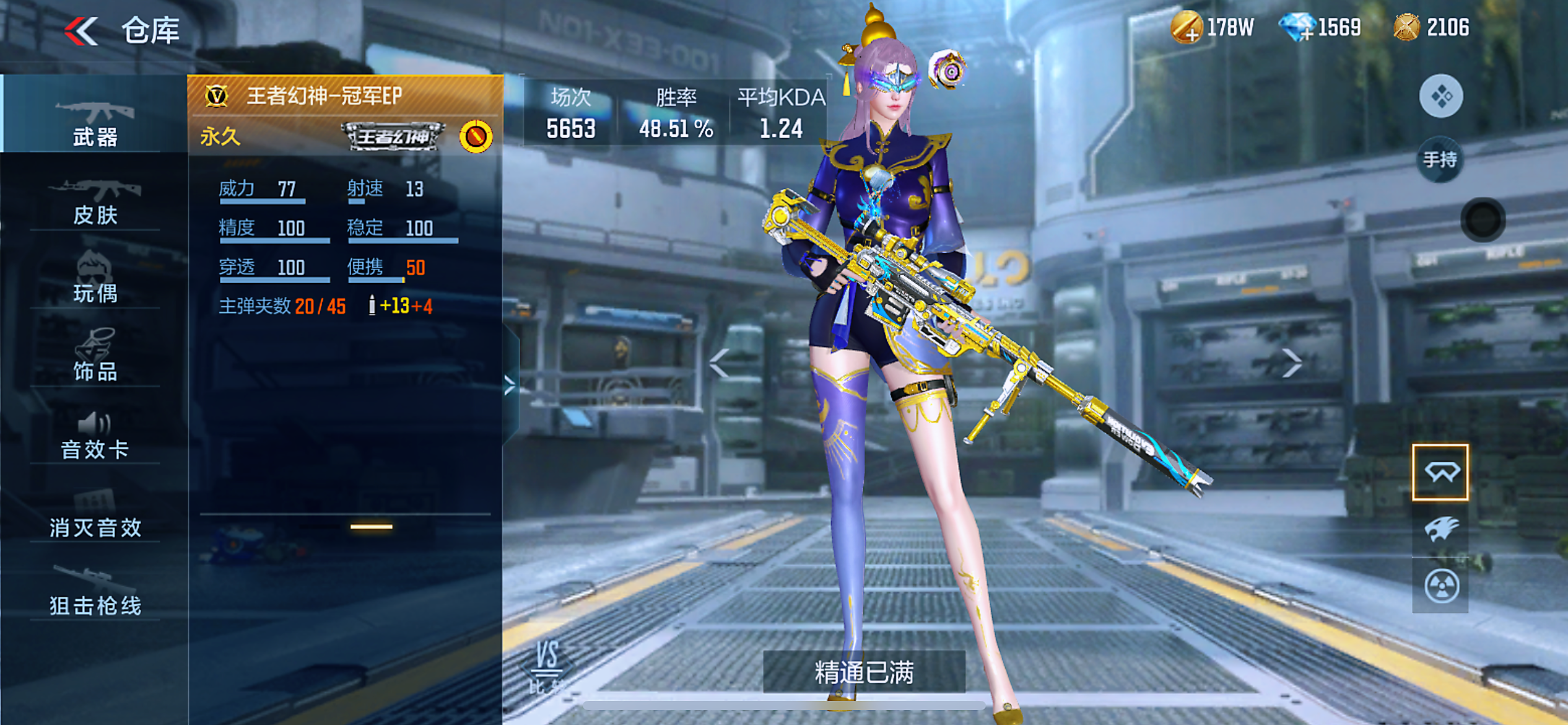Add diamonds via the 1569 currency

tap(1297, 29)
